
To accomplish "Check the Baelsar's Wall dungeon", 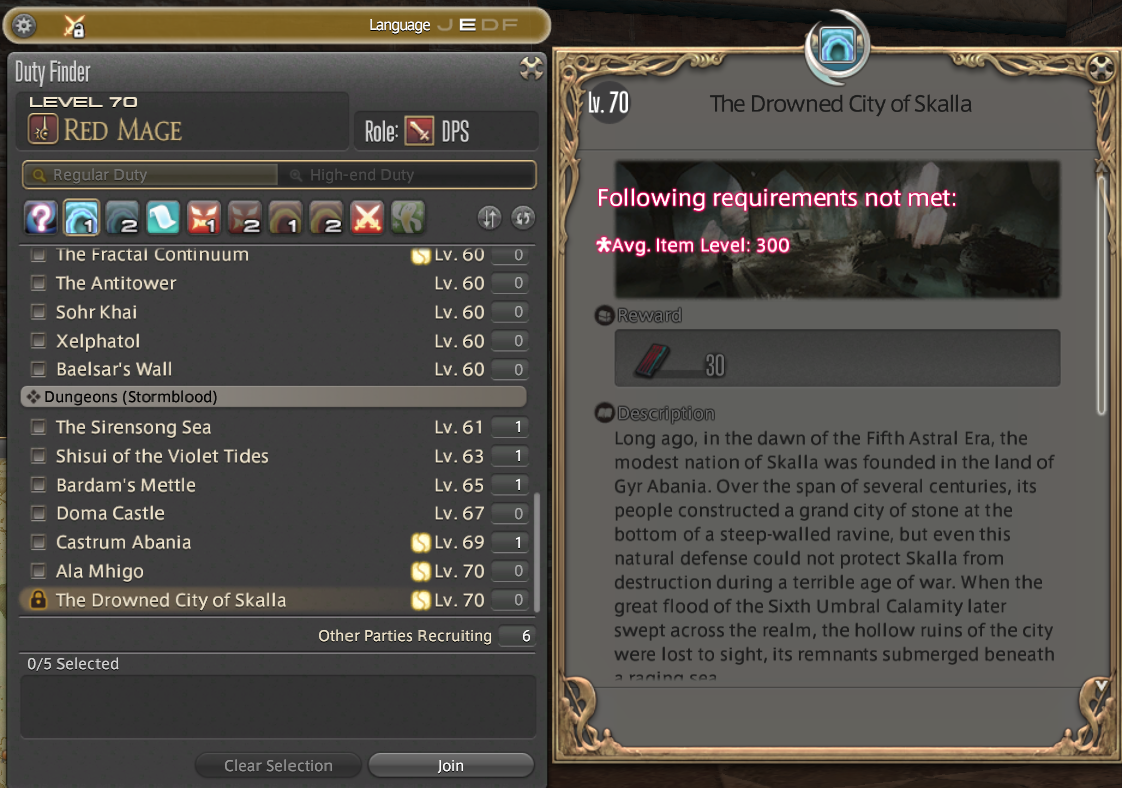I will coord(39,369).
